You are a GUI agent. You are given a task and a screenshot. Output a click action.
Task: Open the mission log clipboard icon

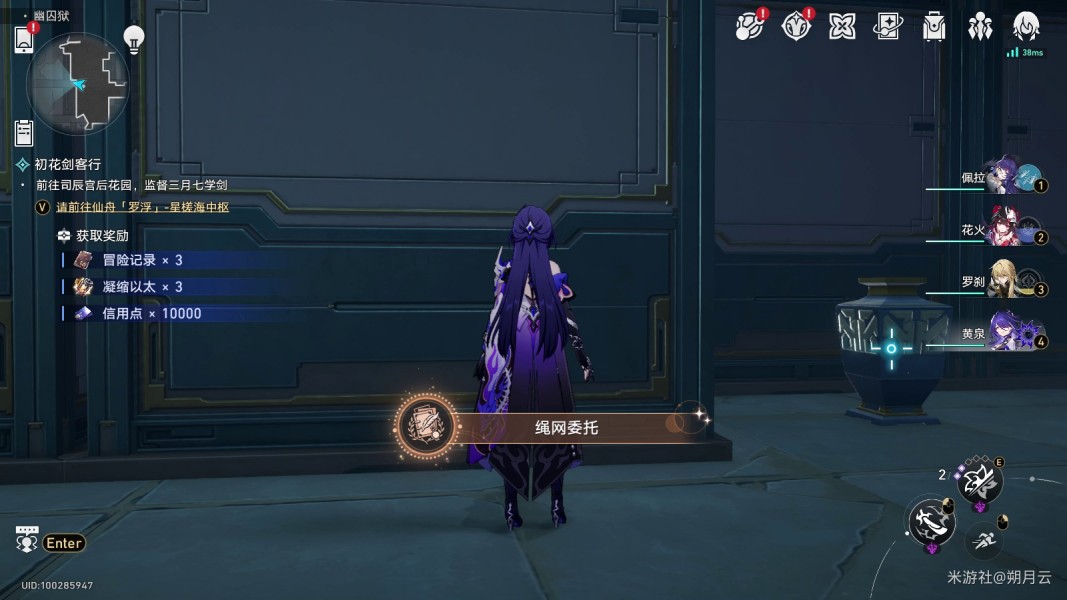24,132
